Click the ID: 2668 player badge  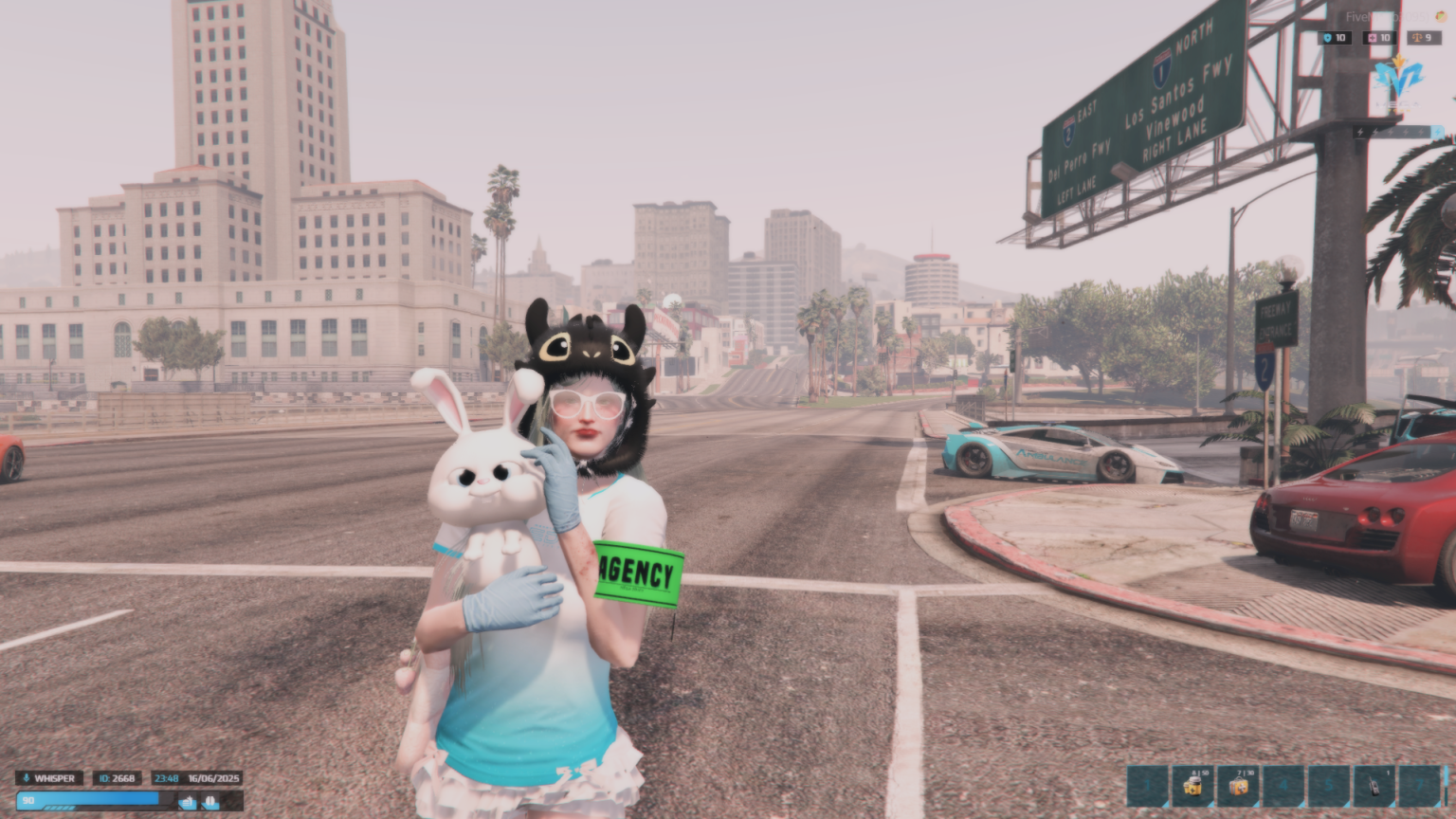(118, 778)
